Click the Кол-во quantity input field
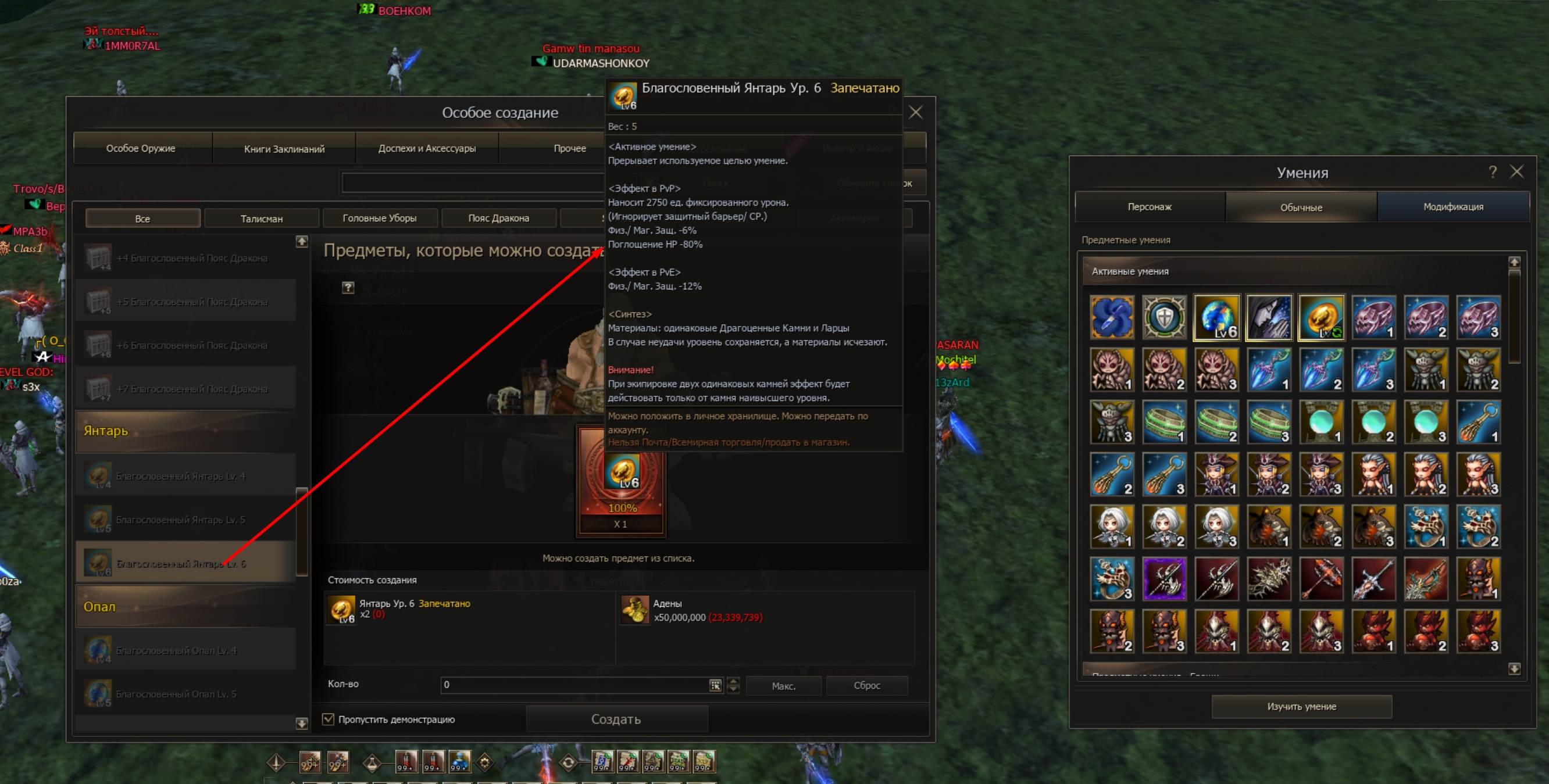 (574, 685)
